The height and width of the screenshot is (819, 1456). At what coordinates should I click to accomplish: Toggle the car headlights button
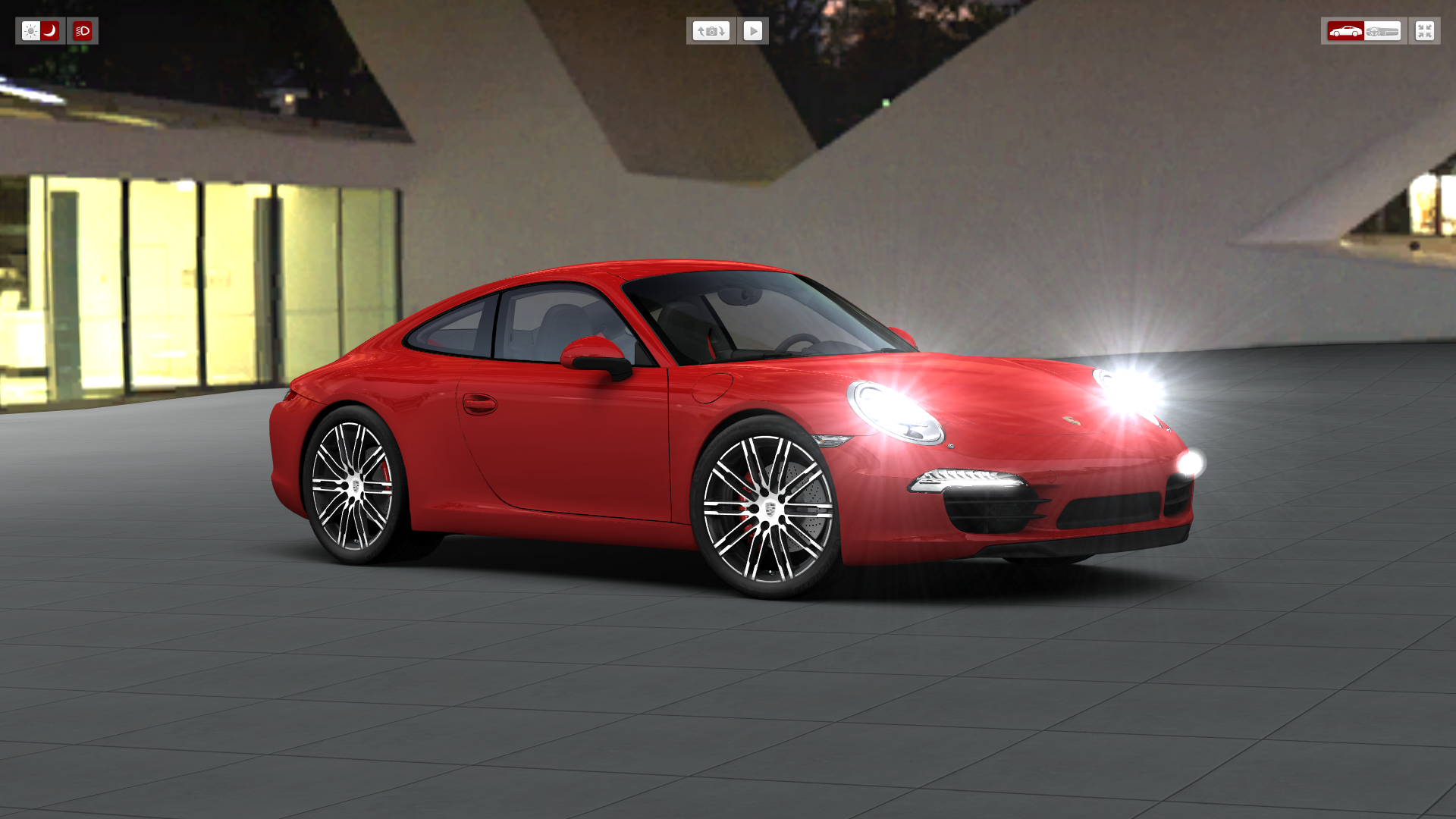[83, 31]
